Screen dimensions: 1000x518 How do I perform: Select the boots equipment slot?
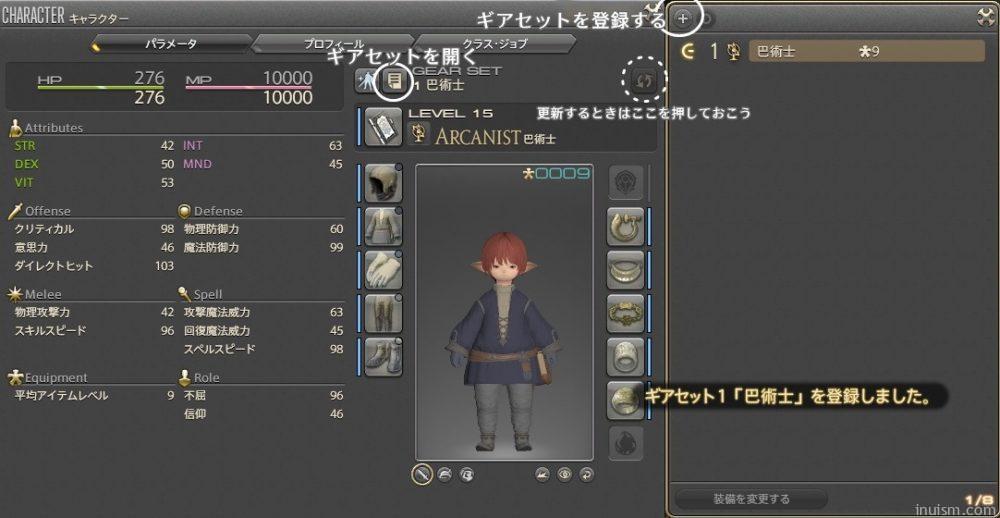tap(381, 356)
